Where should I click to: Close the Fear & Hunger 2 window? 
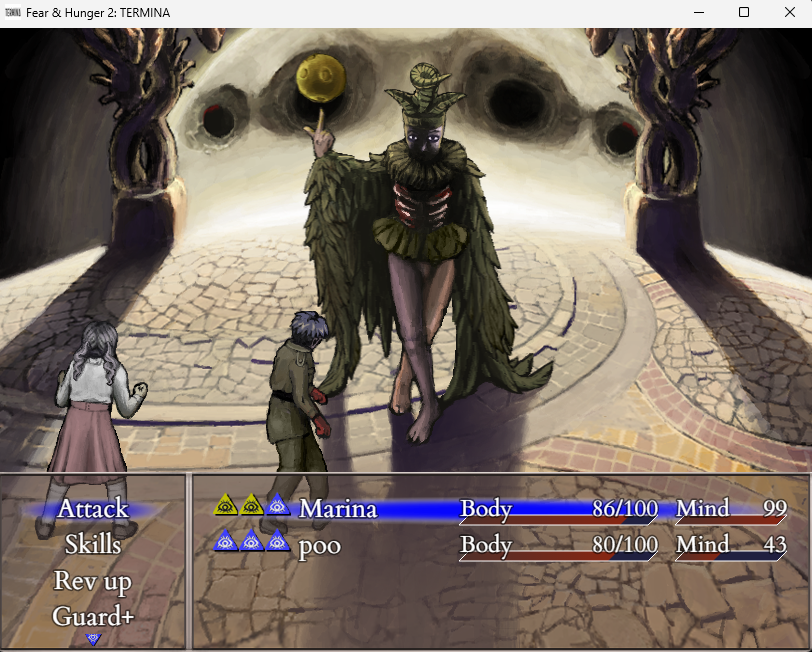789,13
